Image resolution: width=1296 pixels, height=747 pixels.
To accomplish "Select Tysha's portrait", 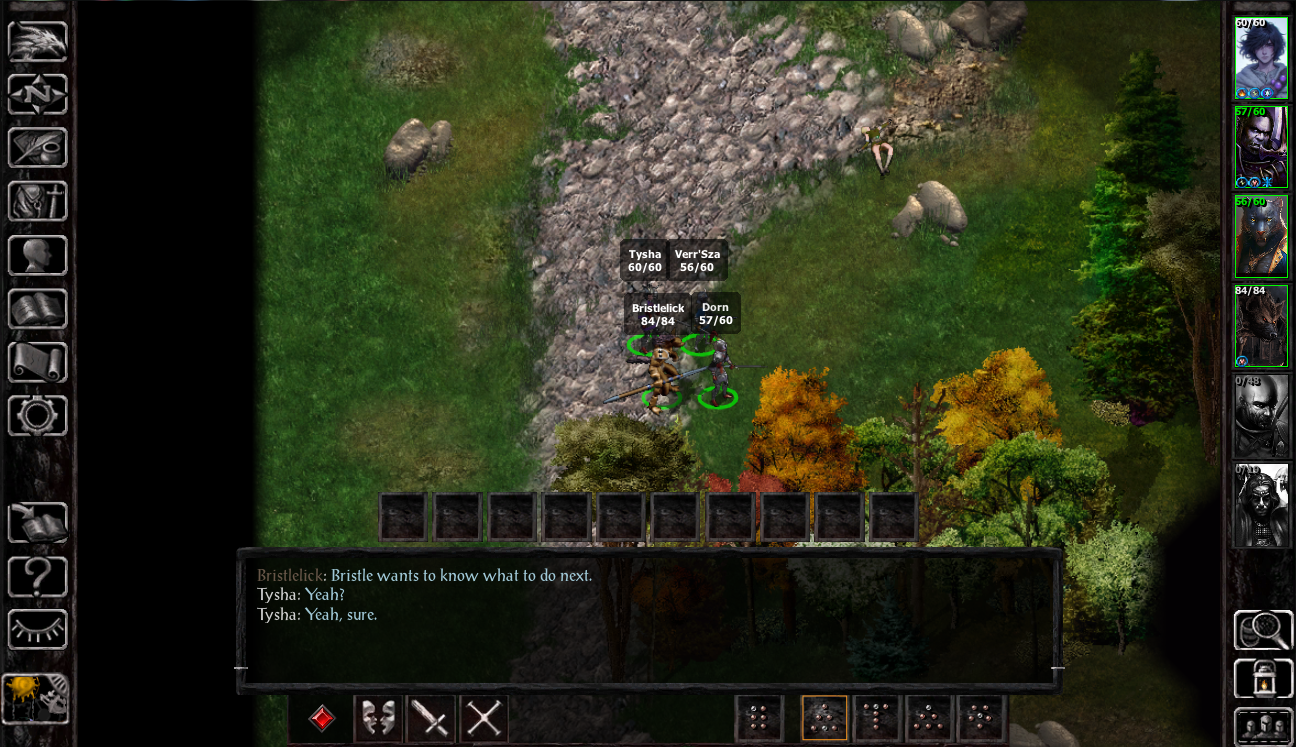I will [1261, 58].
